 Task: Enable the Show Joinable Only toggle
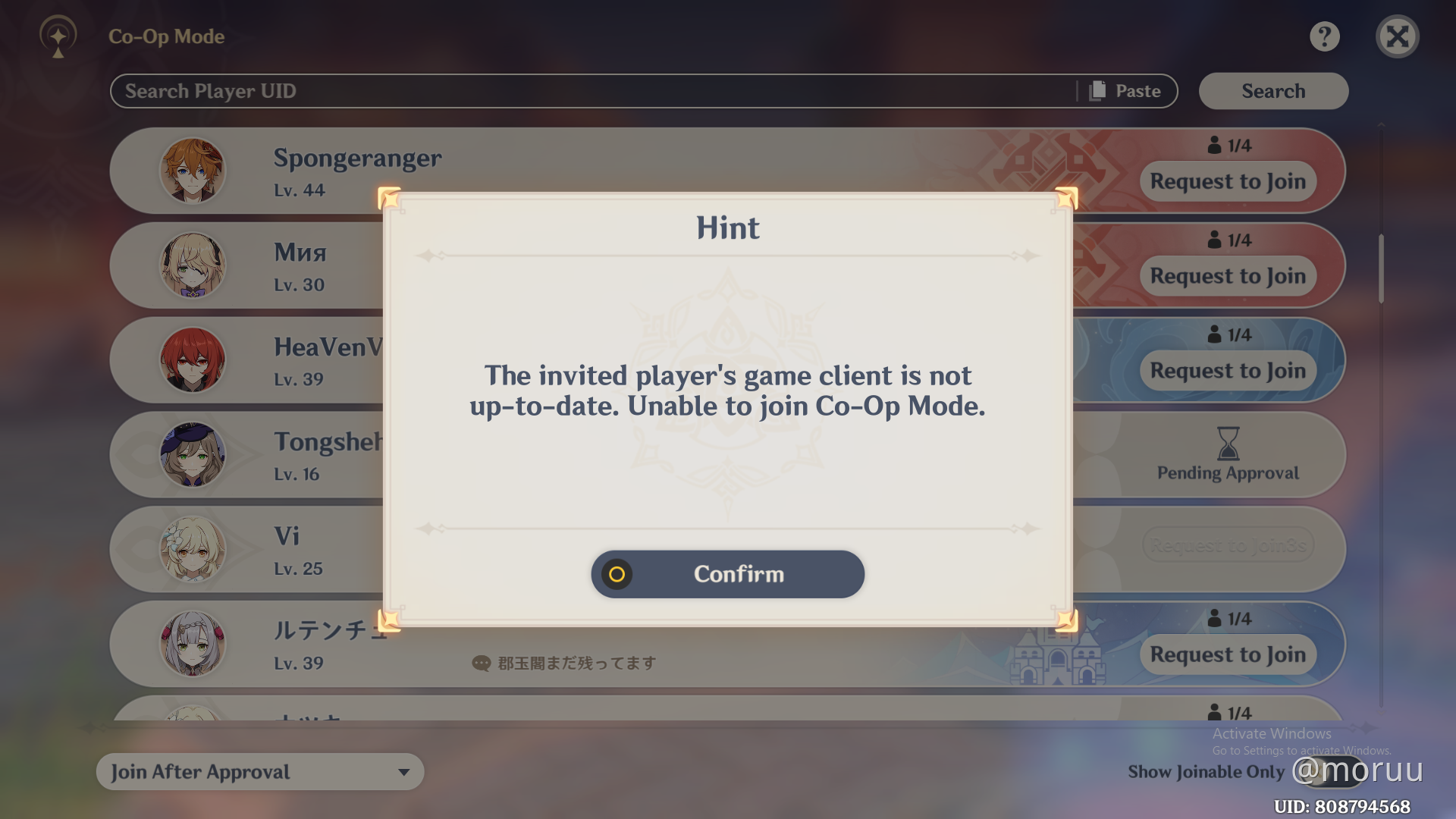click(1329, 772)
